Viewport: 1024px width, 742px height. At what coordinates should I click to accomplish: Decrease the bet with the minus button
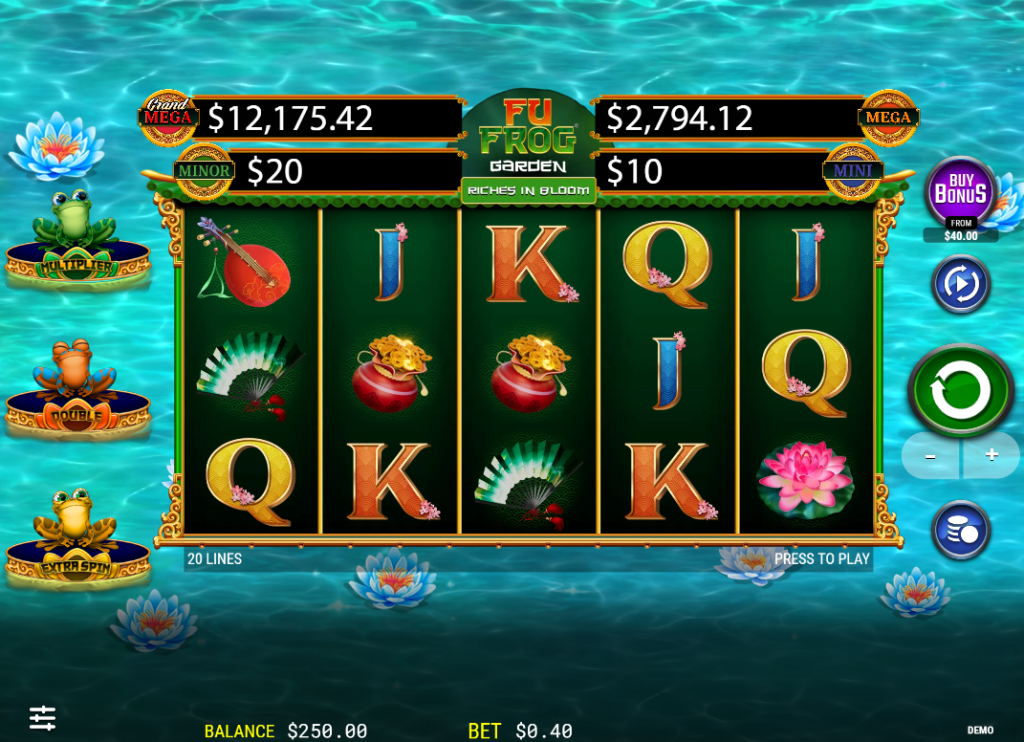(930, 456)
